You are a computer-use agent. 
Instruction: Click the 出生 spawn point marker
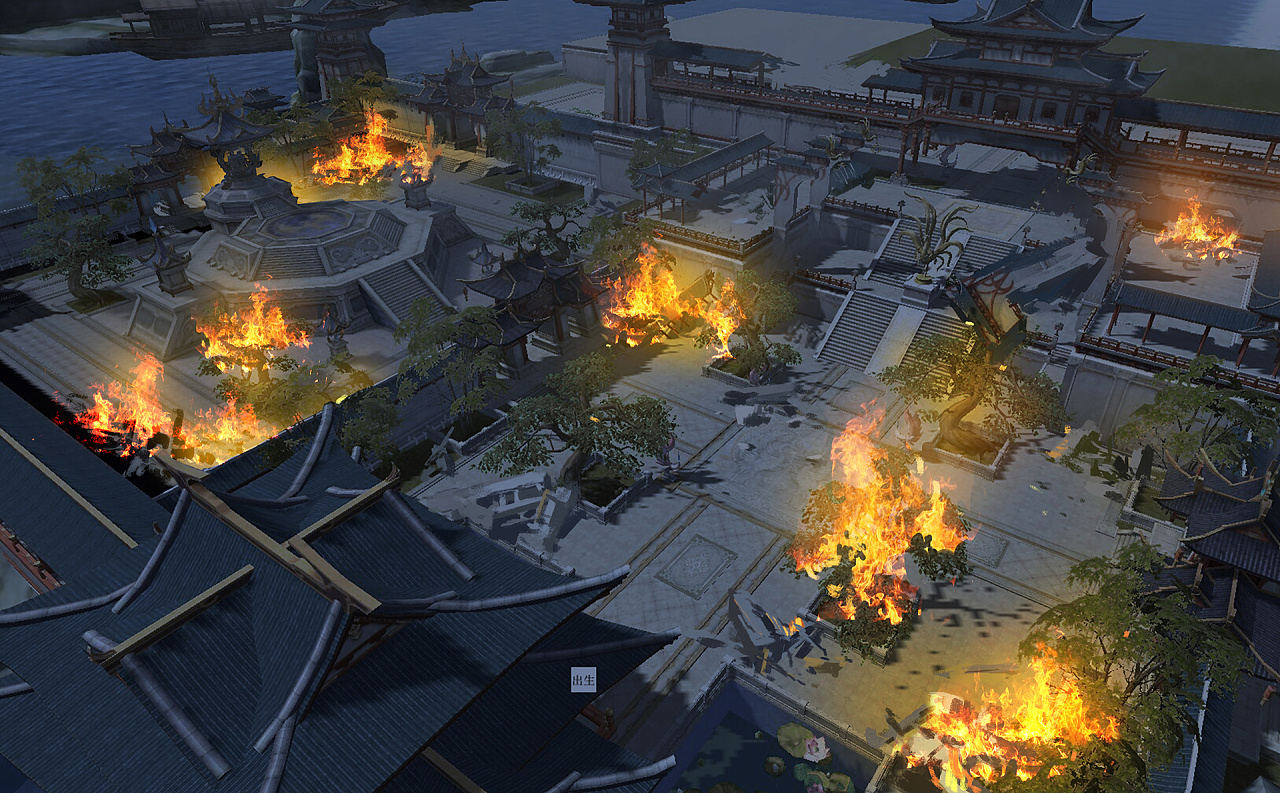pos(583,680)
